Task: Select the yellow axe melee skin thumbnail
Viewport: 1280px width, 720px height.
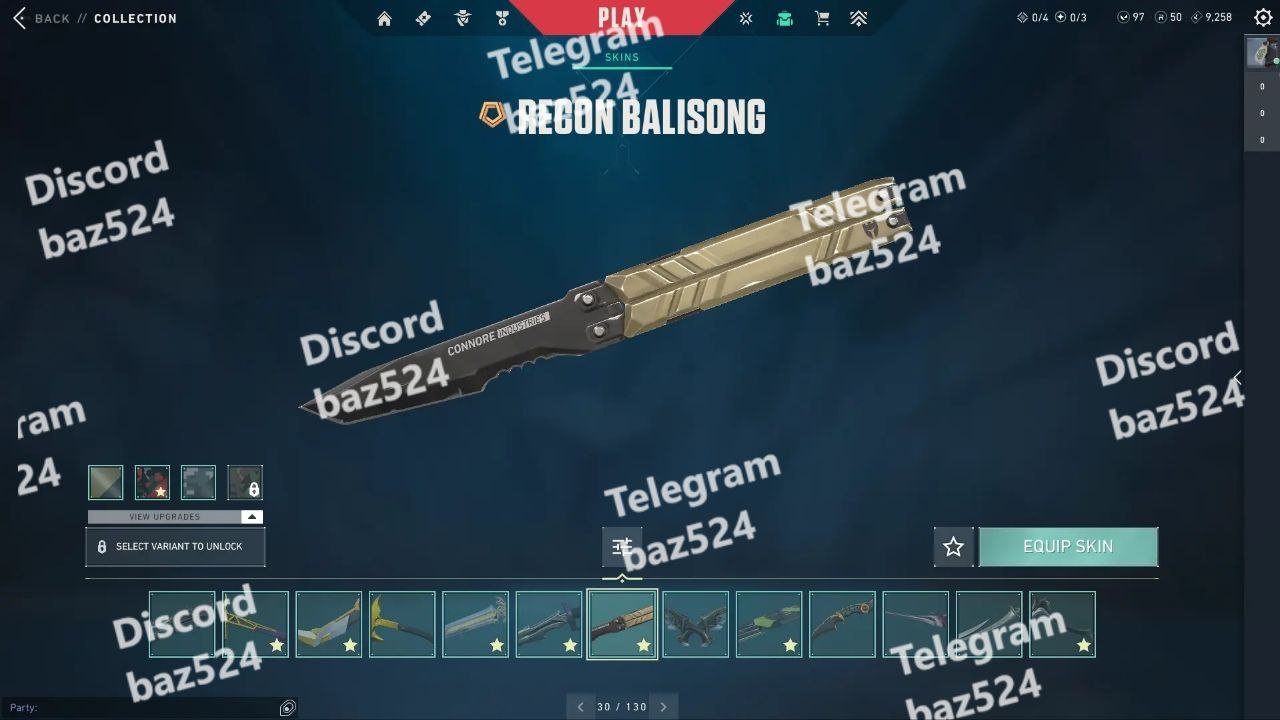Action: coord(402,624)
